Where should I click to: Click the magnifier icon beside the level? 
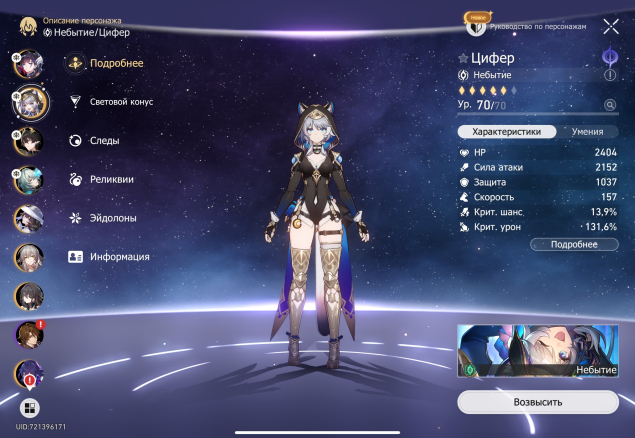(609, 104)
